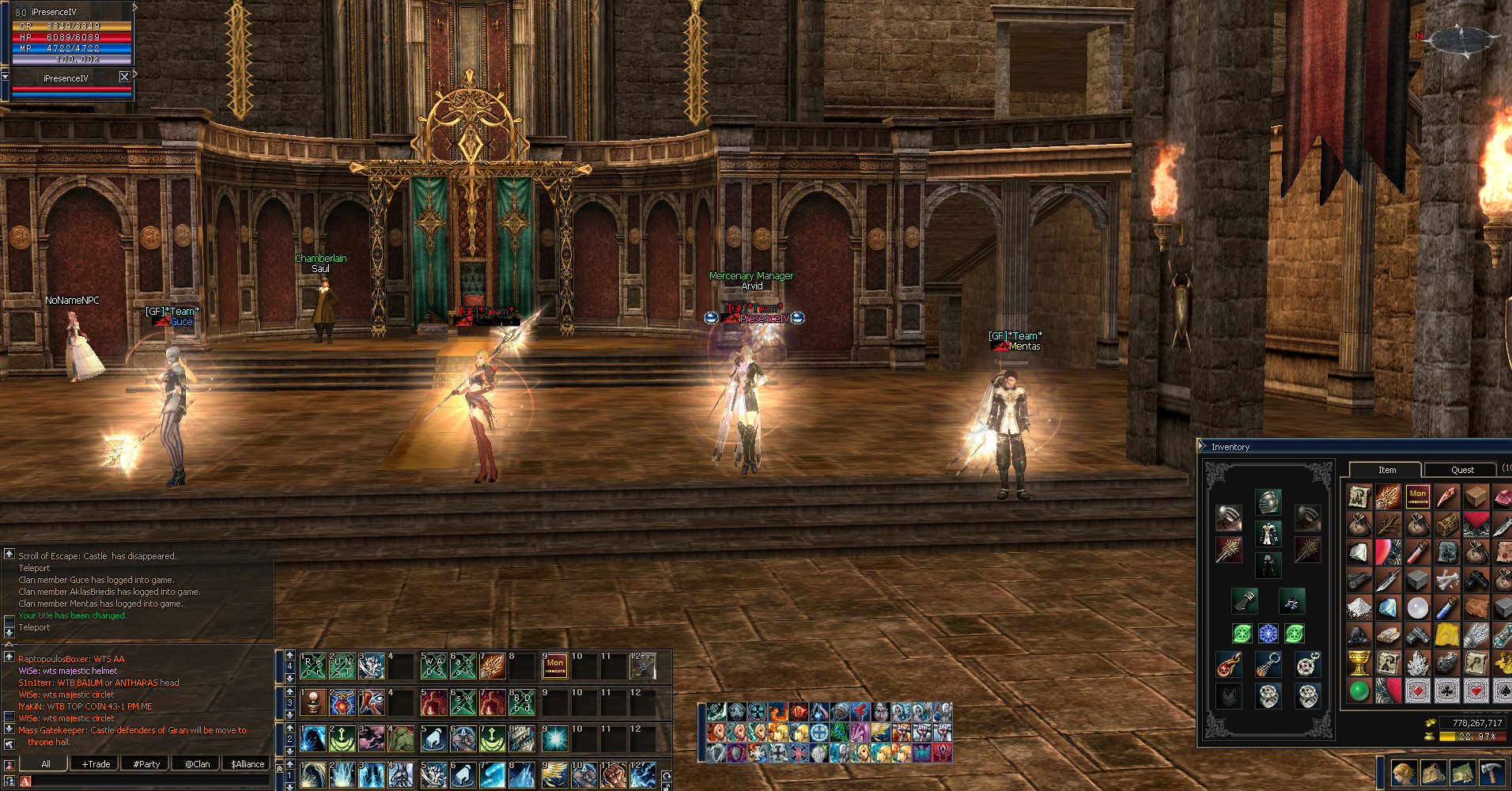Open the character status menu button
This screenshot has width=1512, height=791.
coord(1404,772)
